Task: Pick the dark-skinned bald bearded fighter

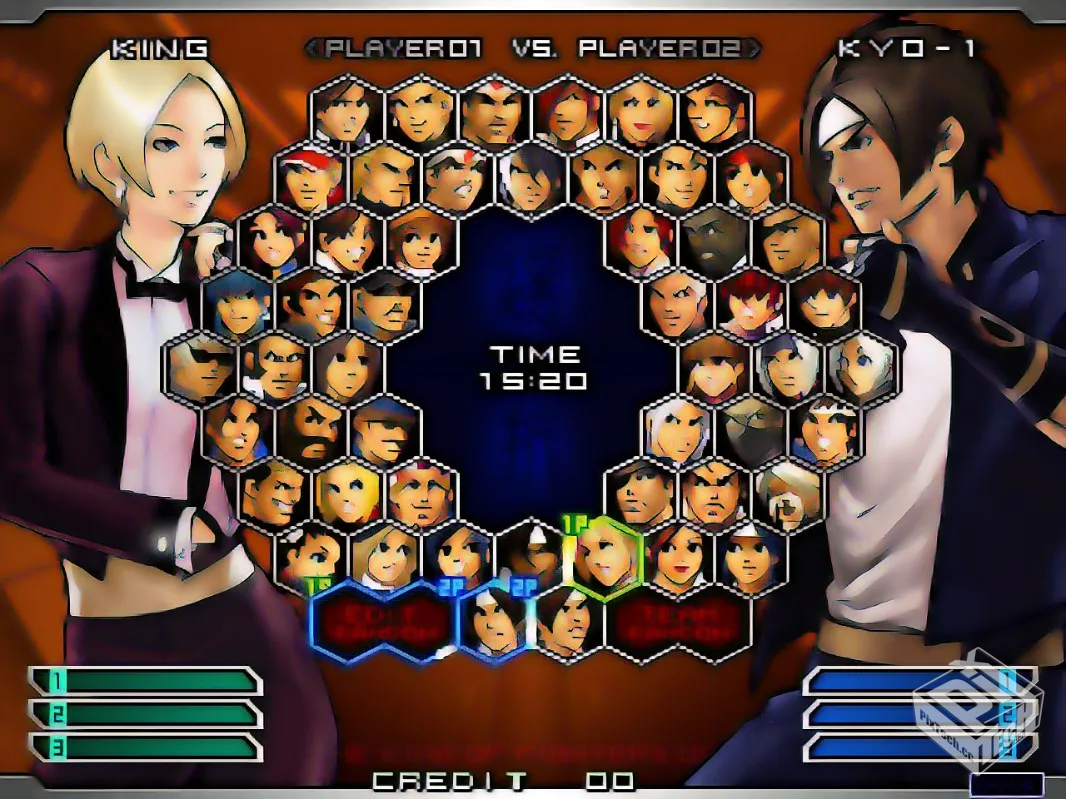Action: [x=716, y=238]
